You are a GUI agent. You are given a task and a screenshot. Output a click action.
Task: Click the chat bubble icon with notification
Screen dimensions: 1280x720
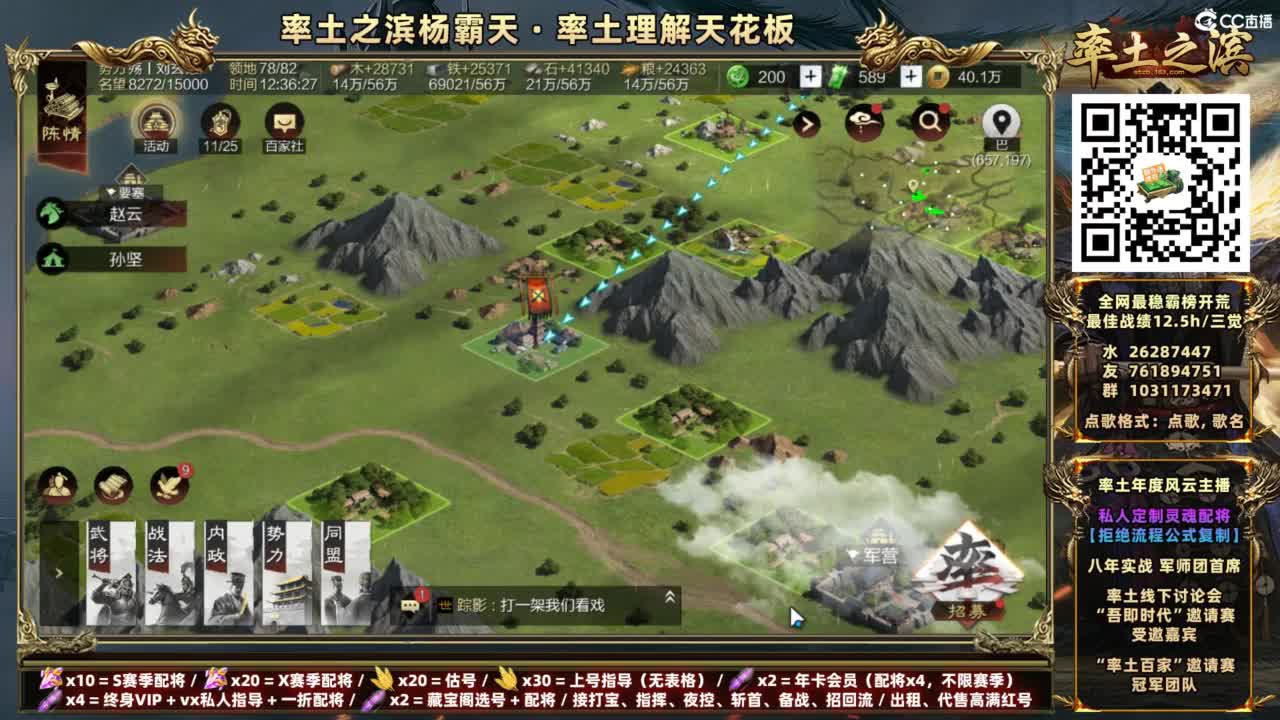412,605
